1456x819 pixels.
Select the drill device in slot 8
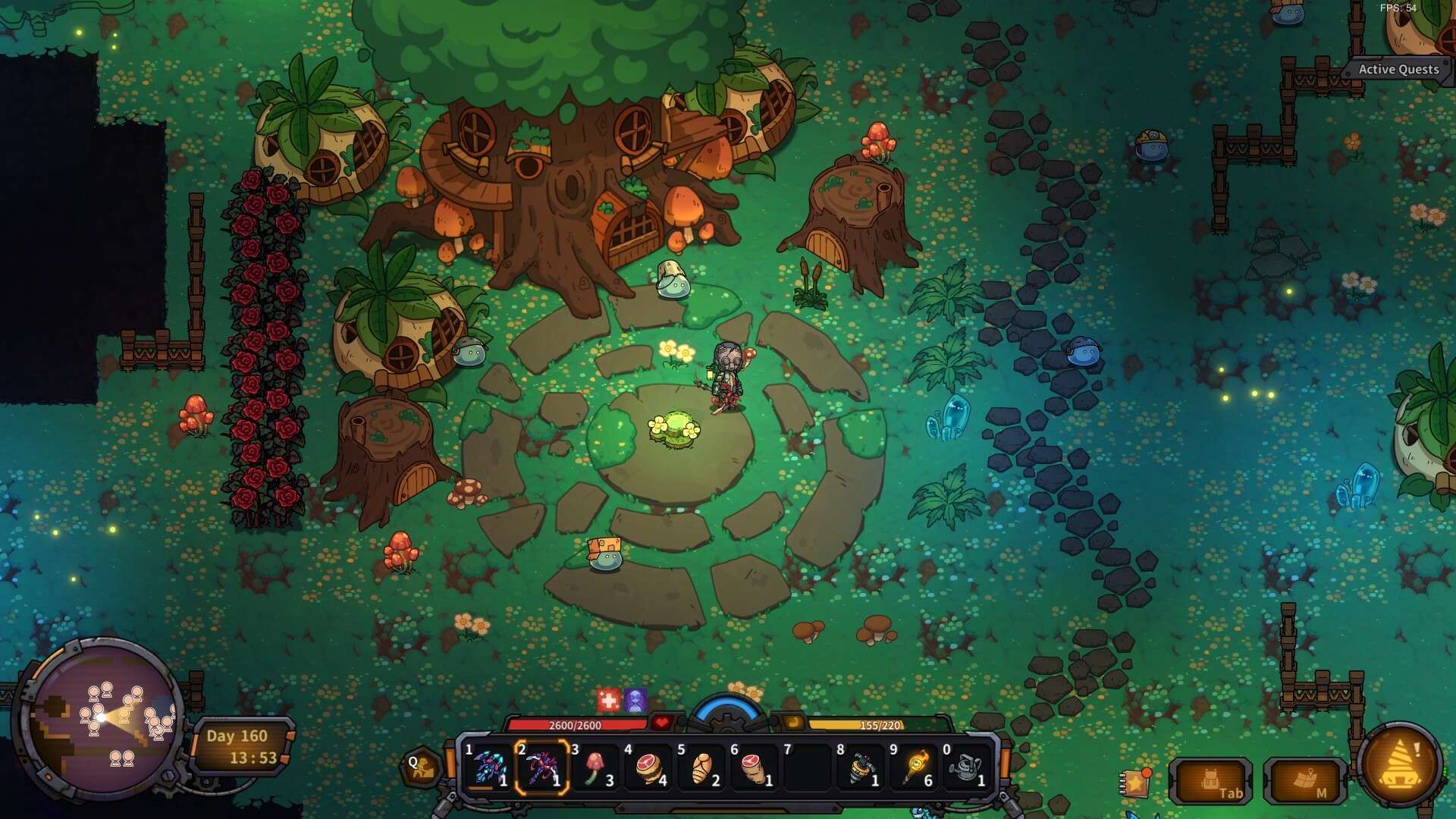pos(861,767)
